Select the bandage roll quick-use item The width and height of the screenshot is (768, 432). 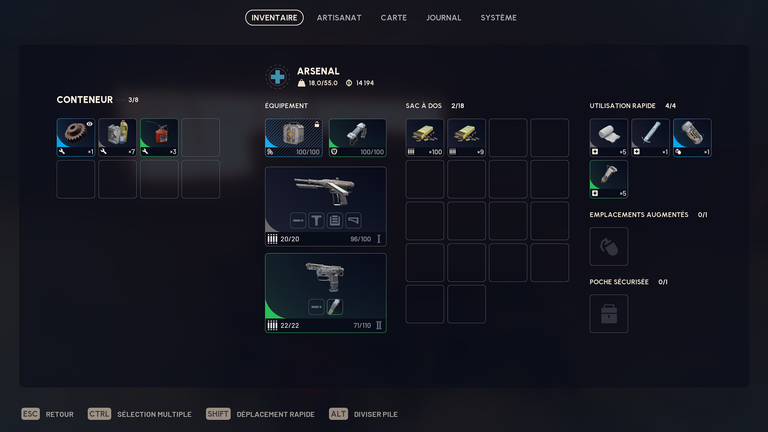[609, 138]
